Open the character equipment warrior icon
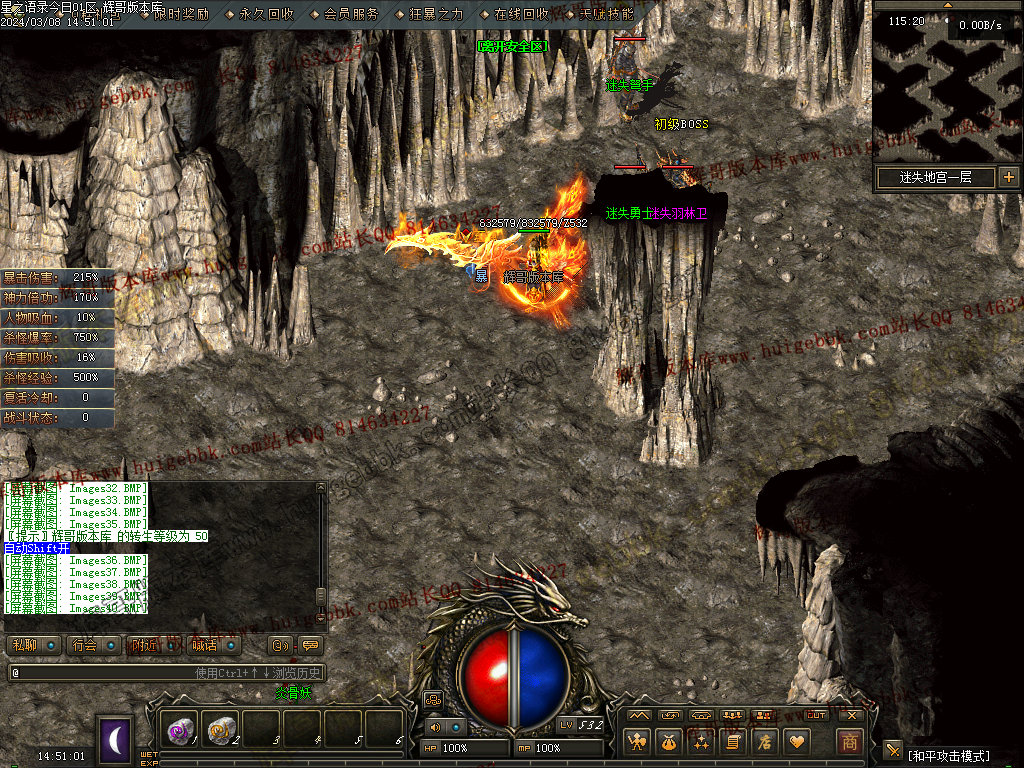 click(x=636, y=742)
